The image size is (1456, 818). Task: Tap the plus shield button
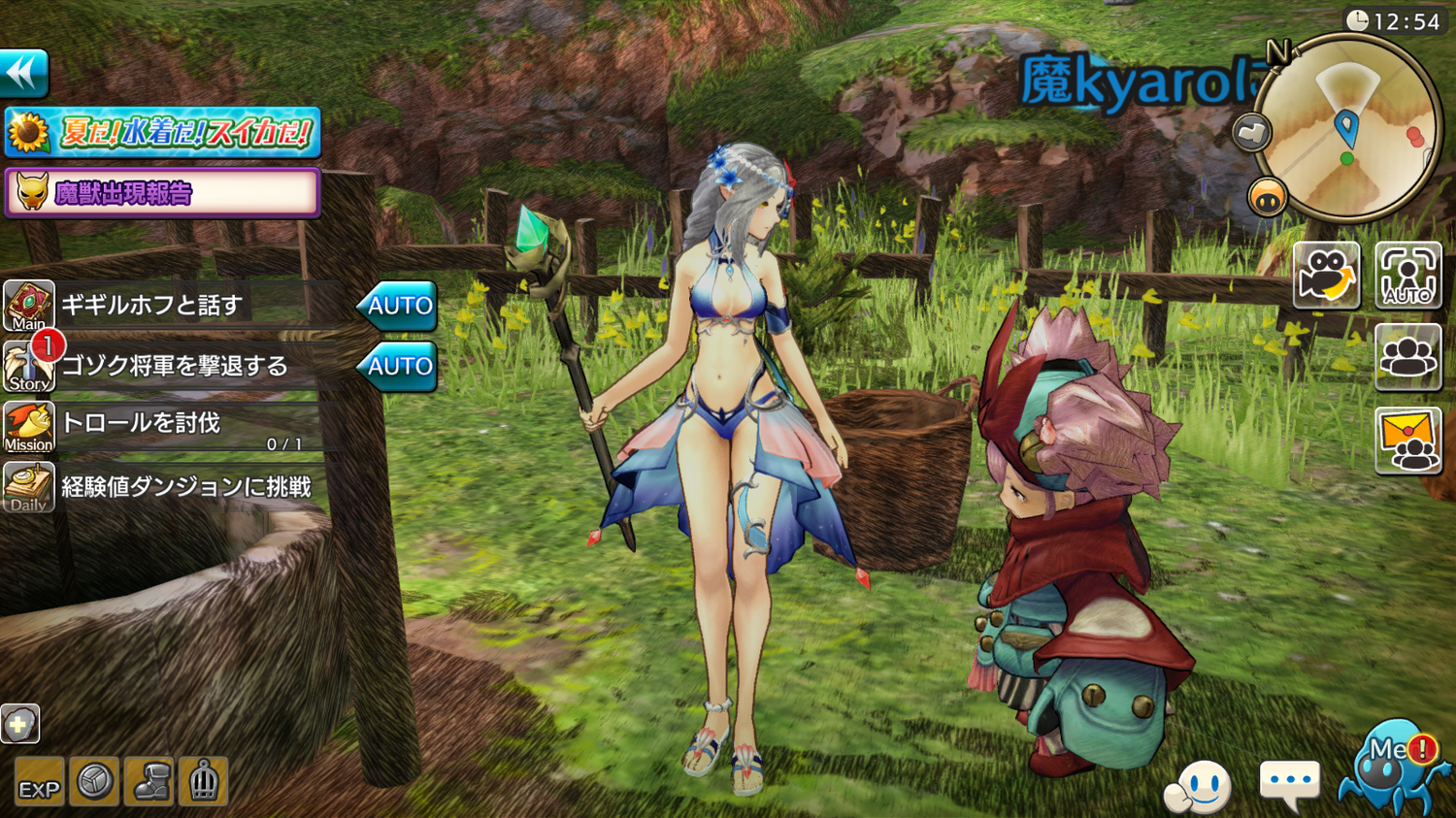coord(19,724)
